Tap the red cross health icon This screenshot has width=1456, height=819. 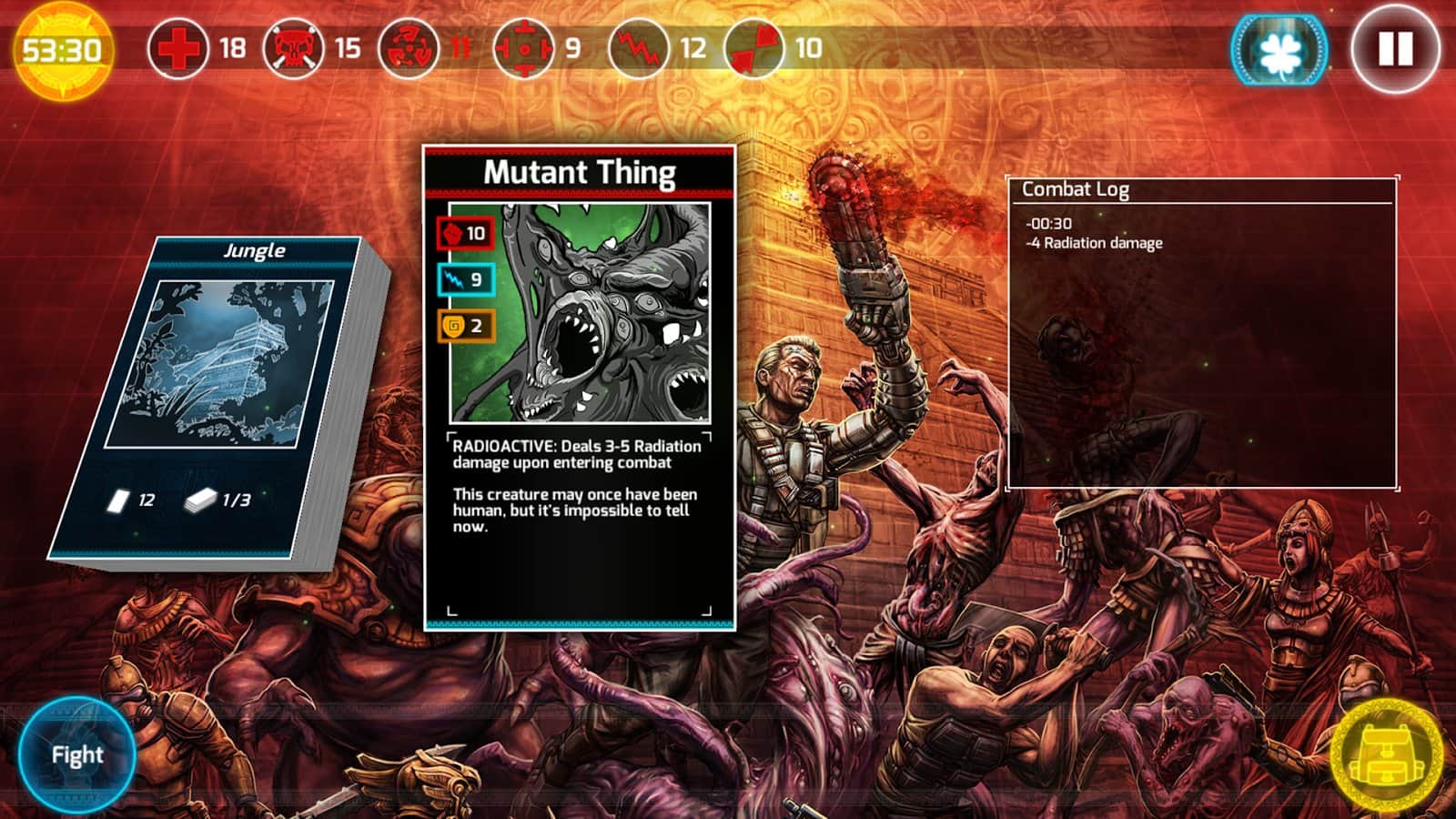click(x=177, y=48)
